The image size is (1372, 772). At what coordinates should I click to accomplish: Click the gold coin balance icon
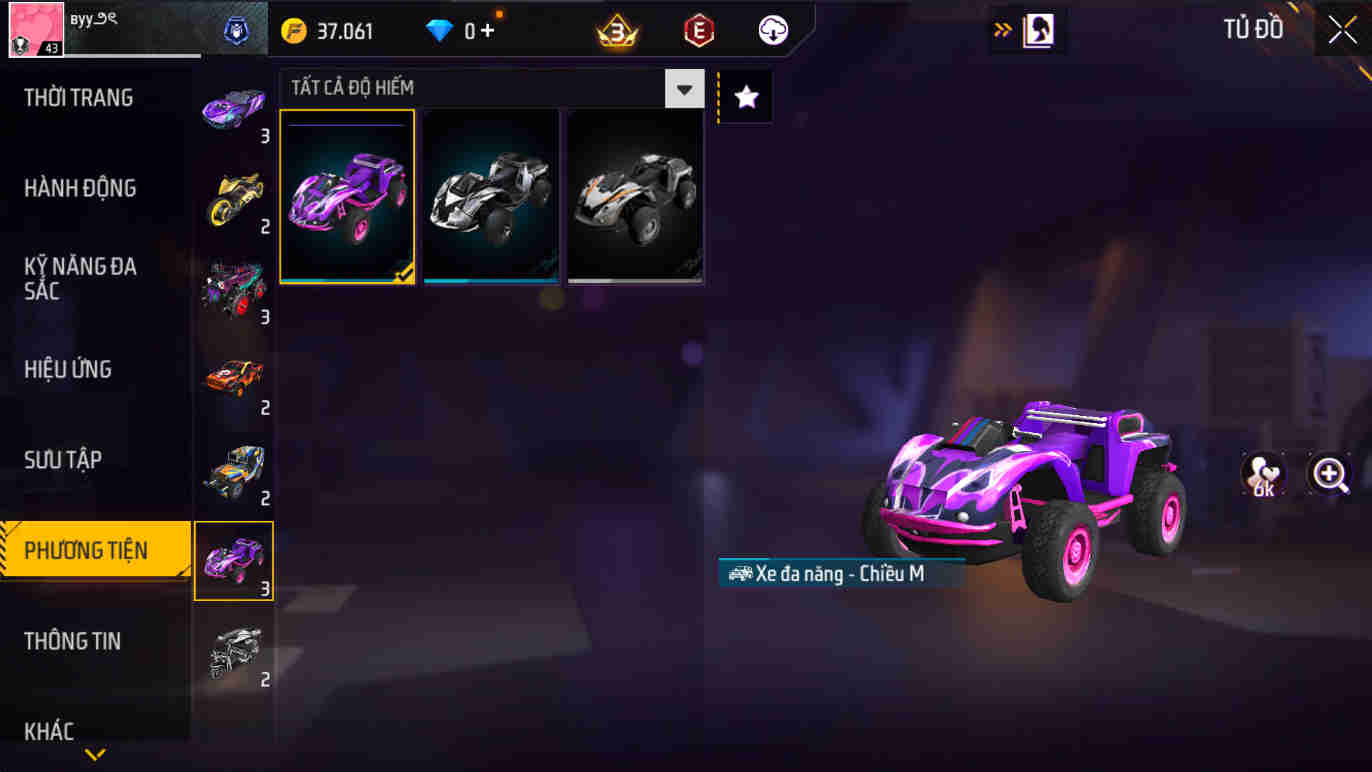(292, 29)
